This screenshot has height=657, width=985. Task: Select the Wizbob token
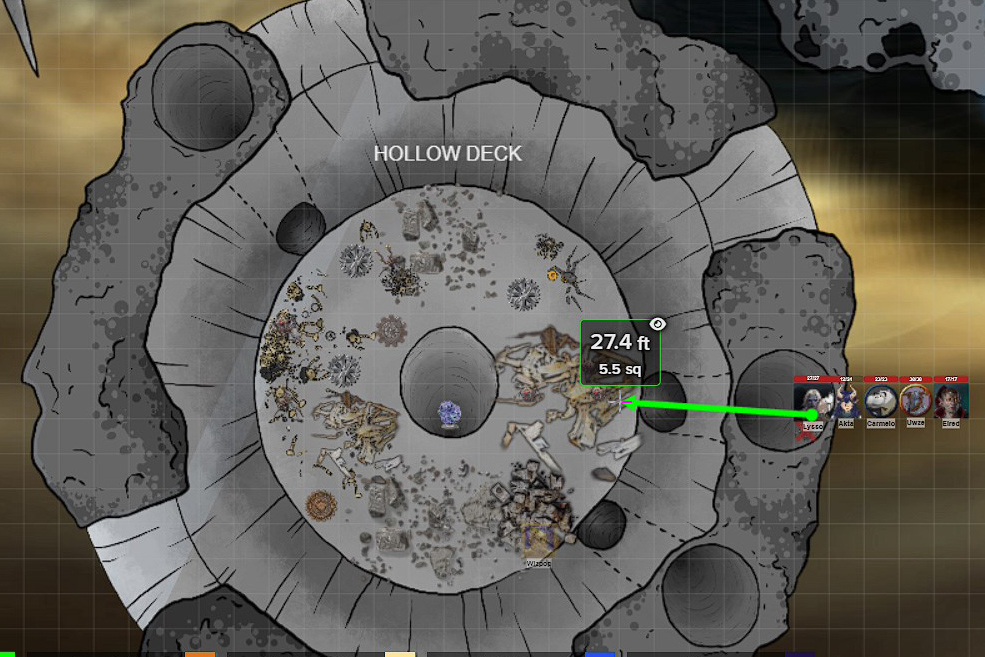[539, 542]
